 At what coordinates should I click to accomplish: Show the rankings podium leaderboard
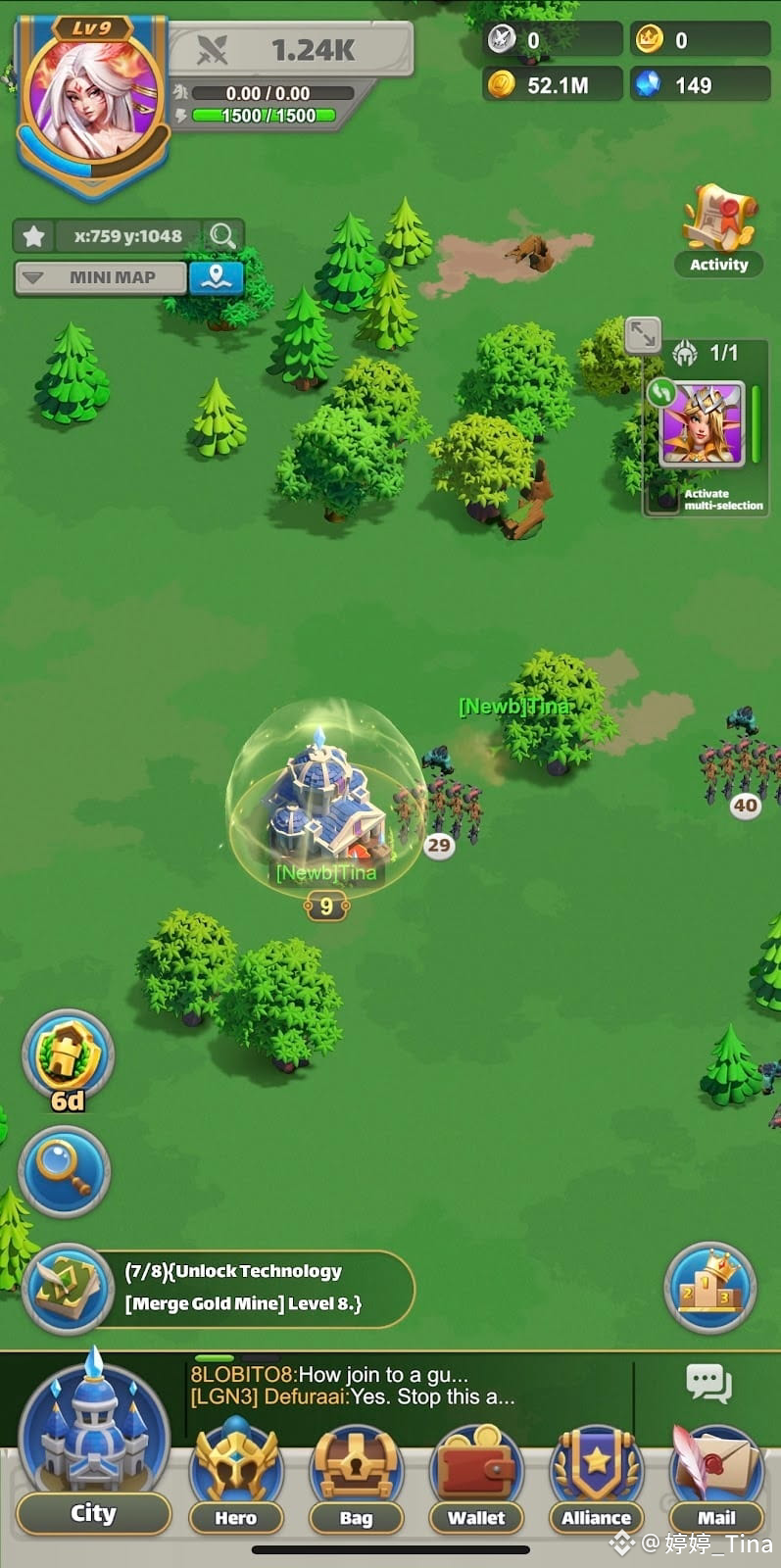709,1288
